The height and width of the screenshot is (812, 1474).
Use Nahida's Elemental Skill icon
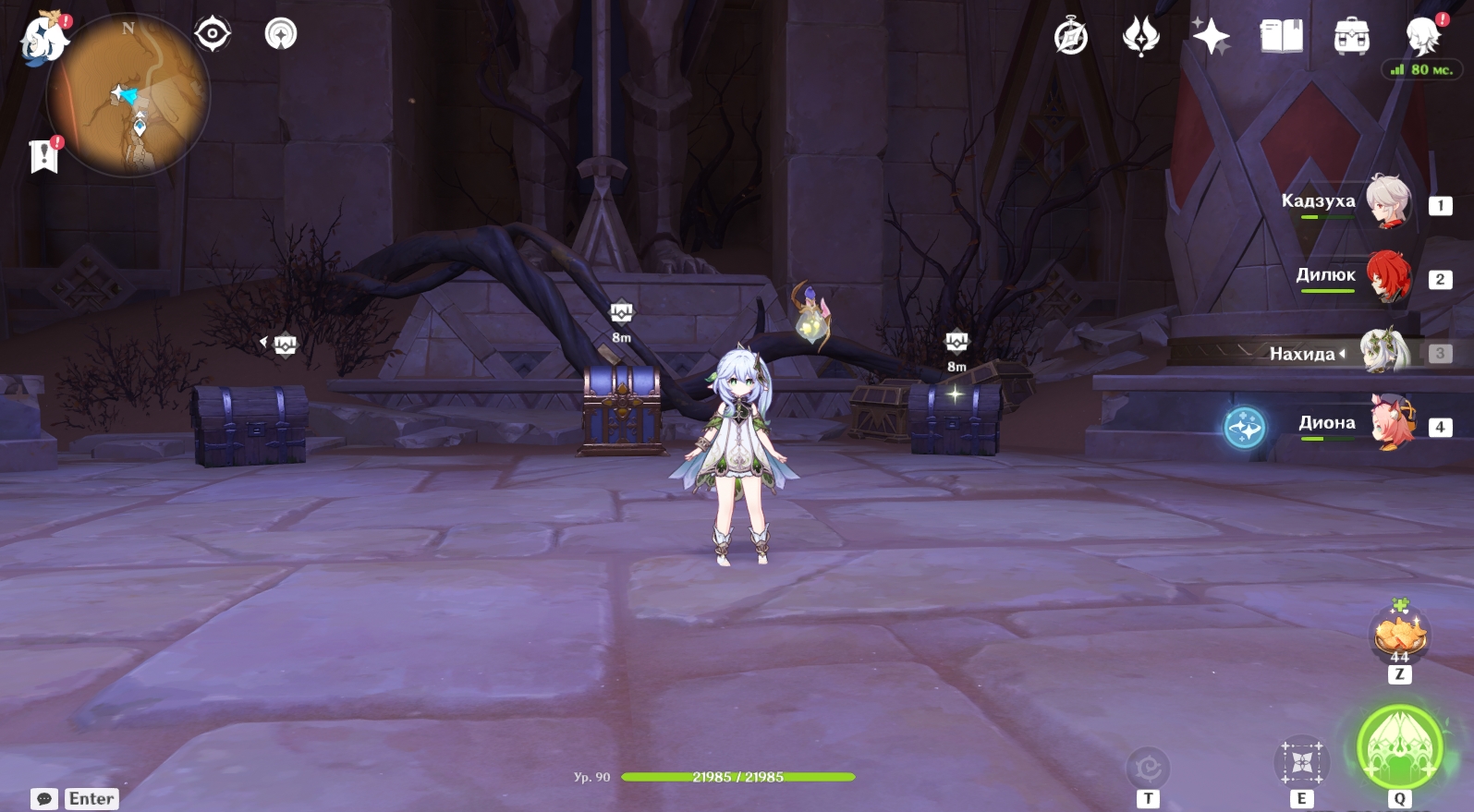[1301, 763]
